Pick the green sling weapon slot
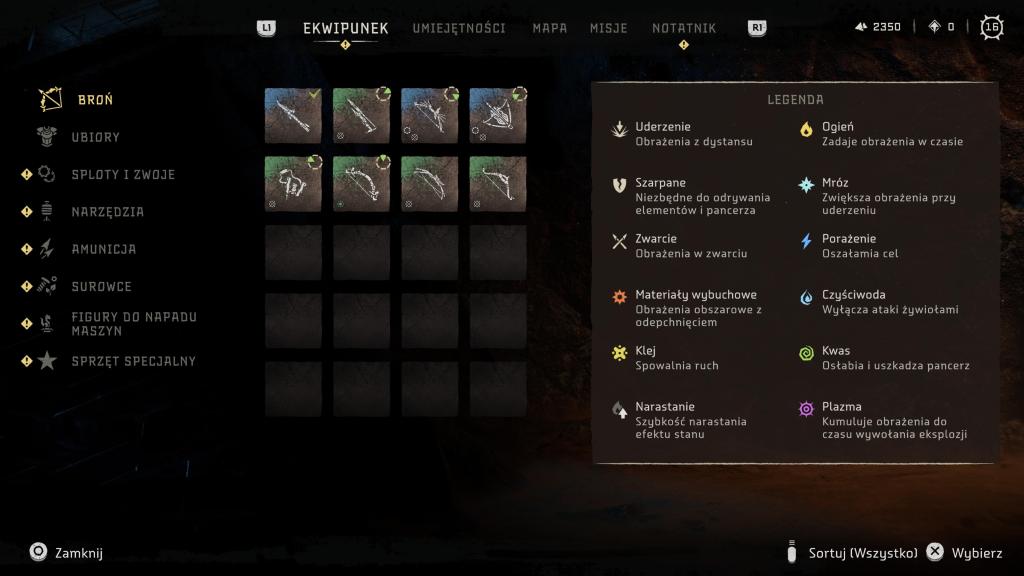Screen dimensions: 1024x576 293,183
